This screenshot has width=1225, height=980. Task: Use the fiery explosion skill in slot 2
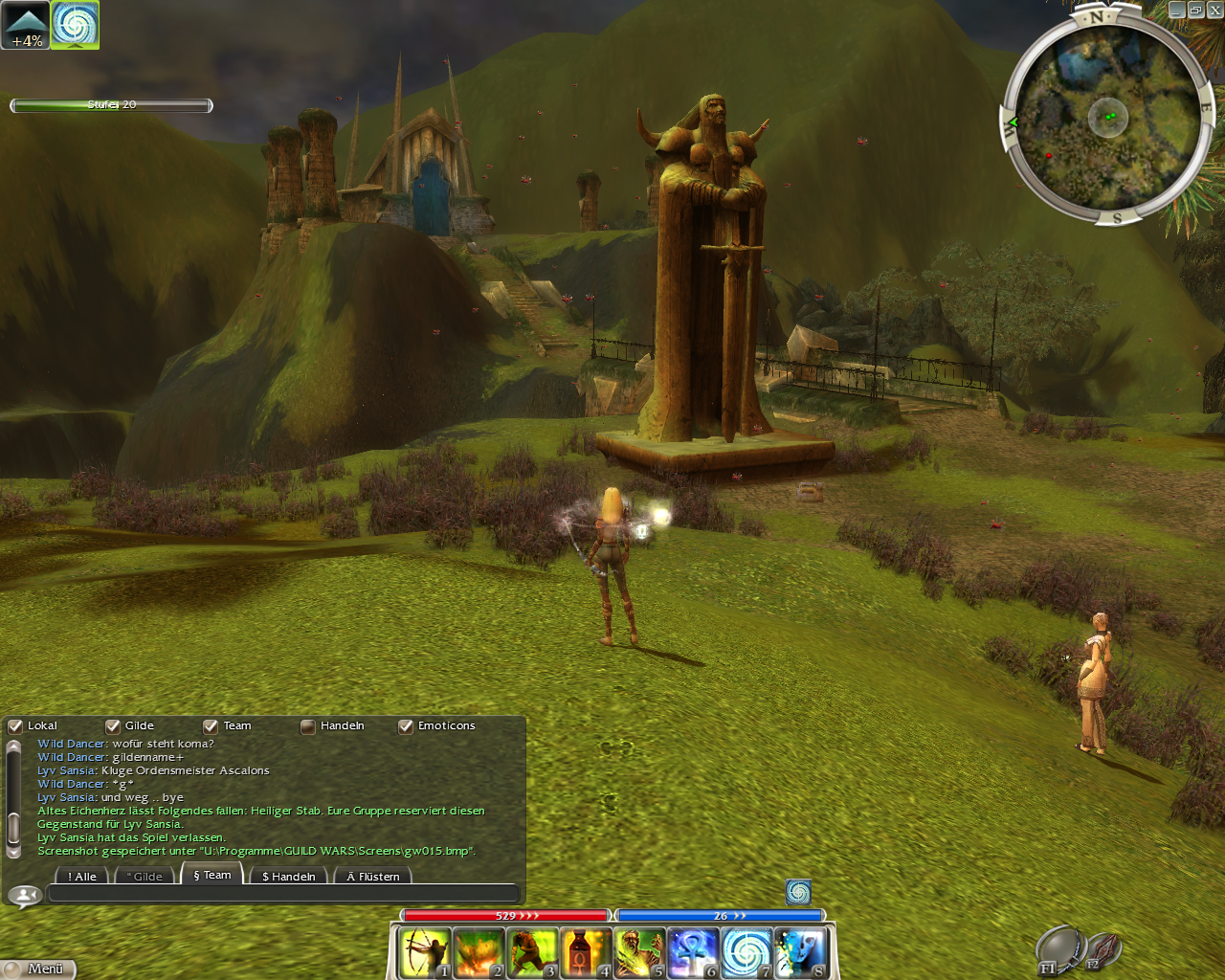tap(478, 952)
